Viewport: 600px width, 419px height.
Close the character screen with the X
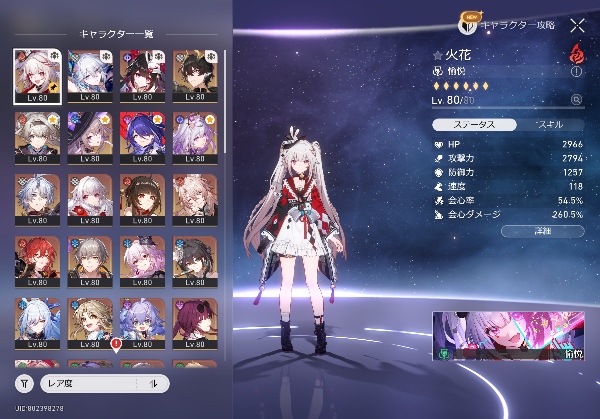click(577, 26)
